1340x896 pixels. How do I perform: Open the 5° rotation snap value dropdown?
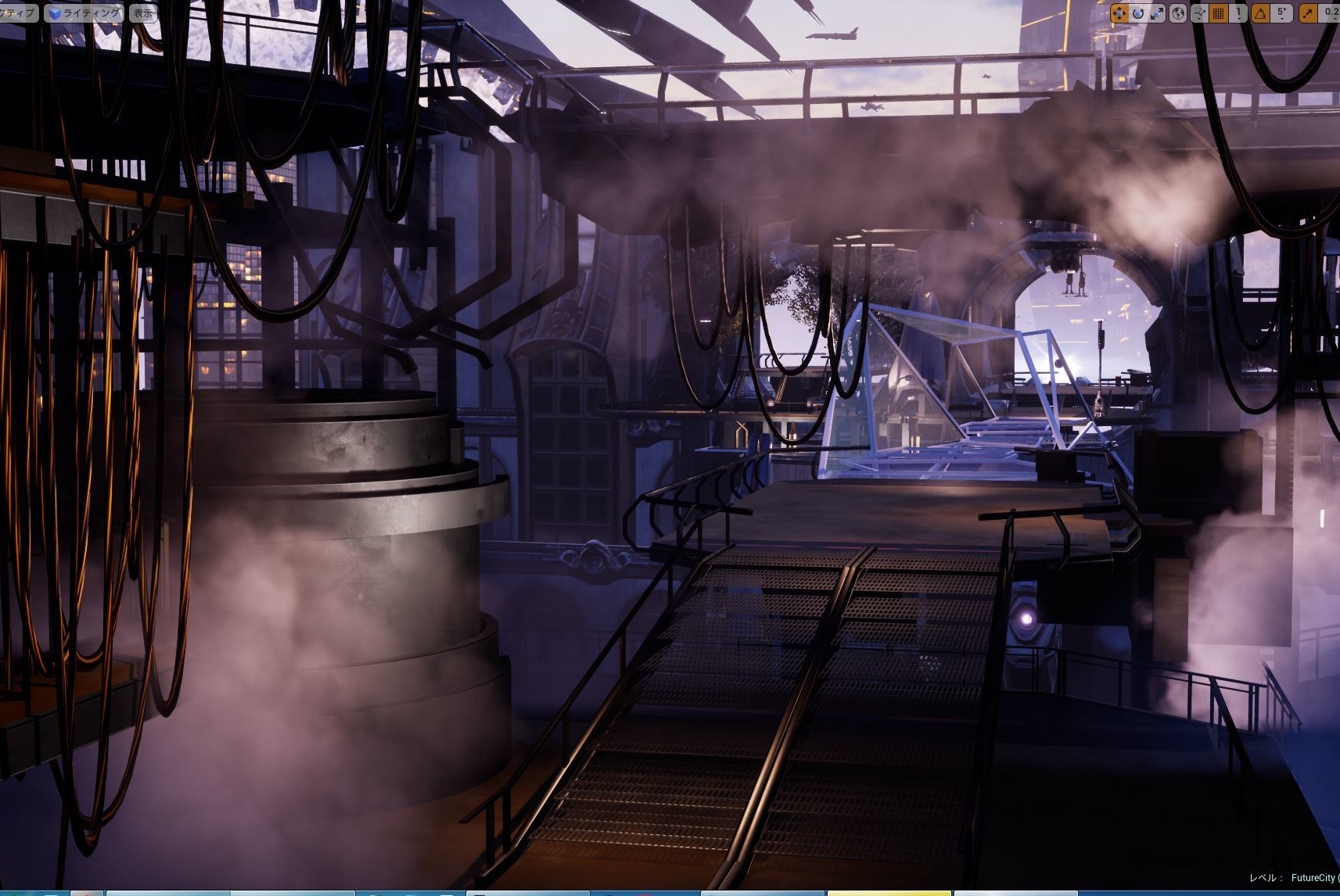tap(1281, 13)
